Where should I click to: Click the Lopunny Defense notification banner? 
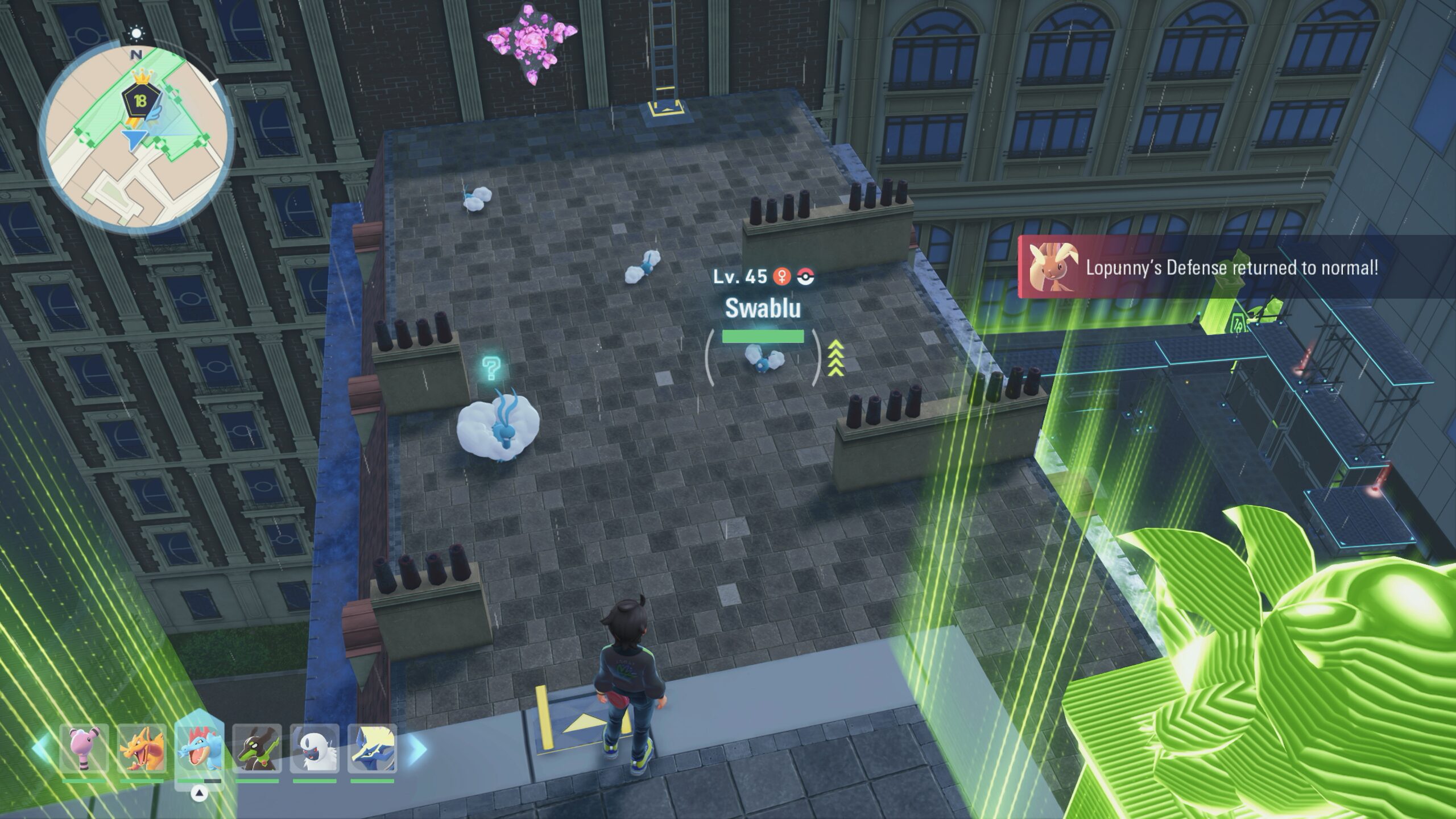(1234, 267)
